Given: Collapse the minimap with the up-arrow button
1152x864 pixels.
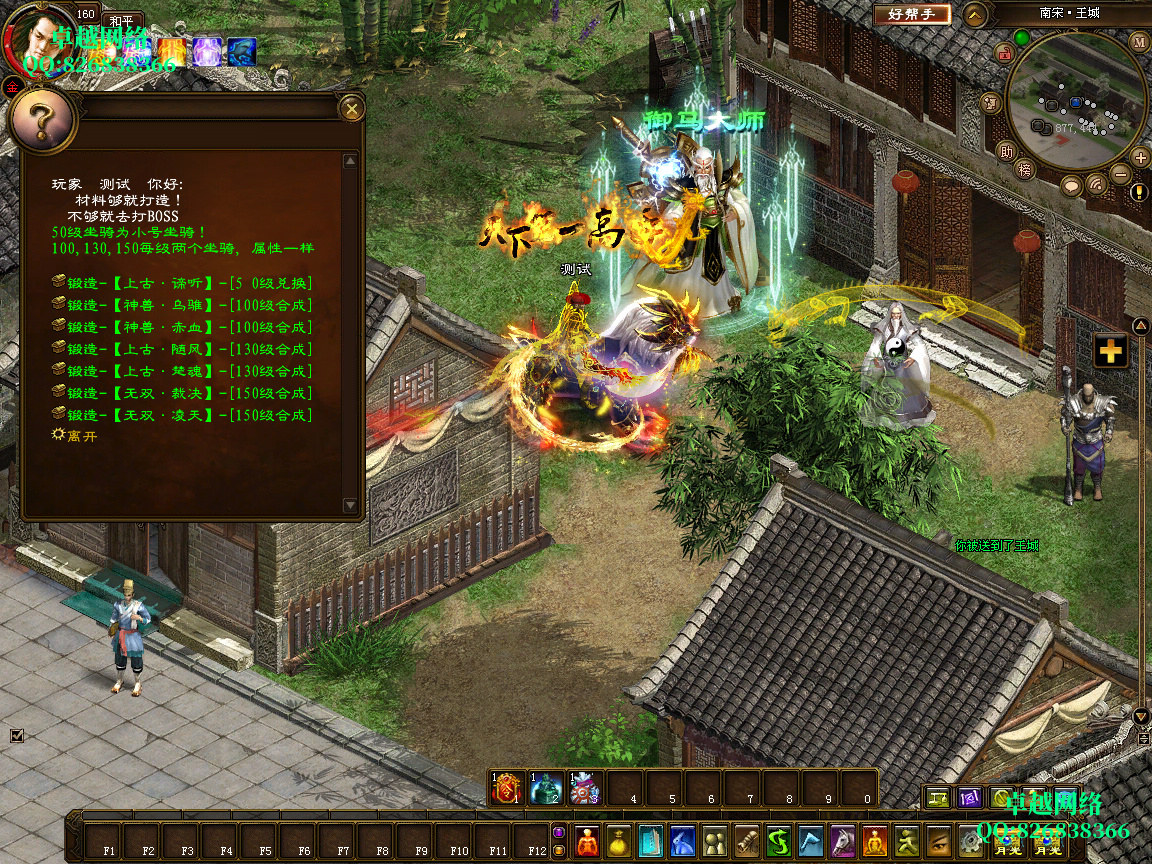Looking at the screenshot, I should [x=976, y=14].
